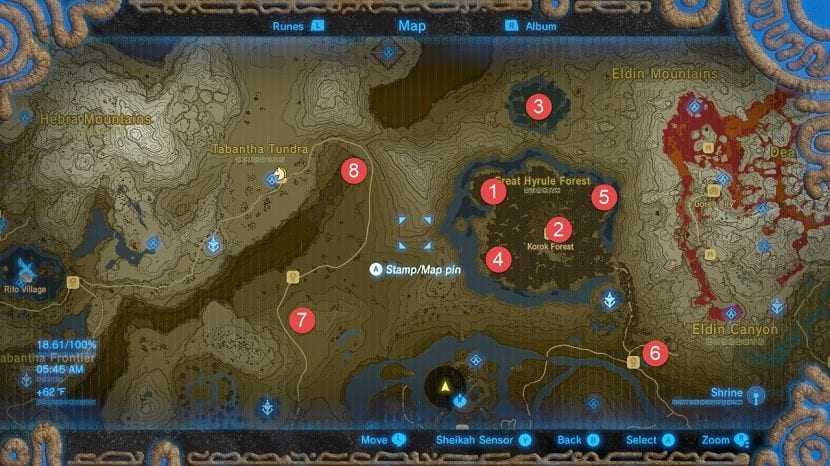Click map marker number 7

pos(300,320)
